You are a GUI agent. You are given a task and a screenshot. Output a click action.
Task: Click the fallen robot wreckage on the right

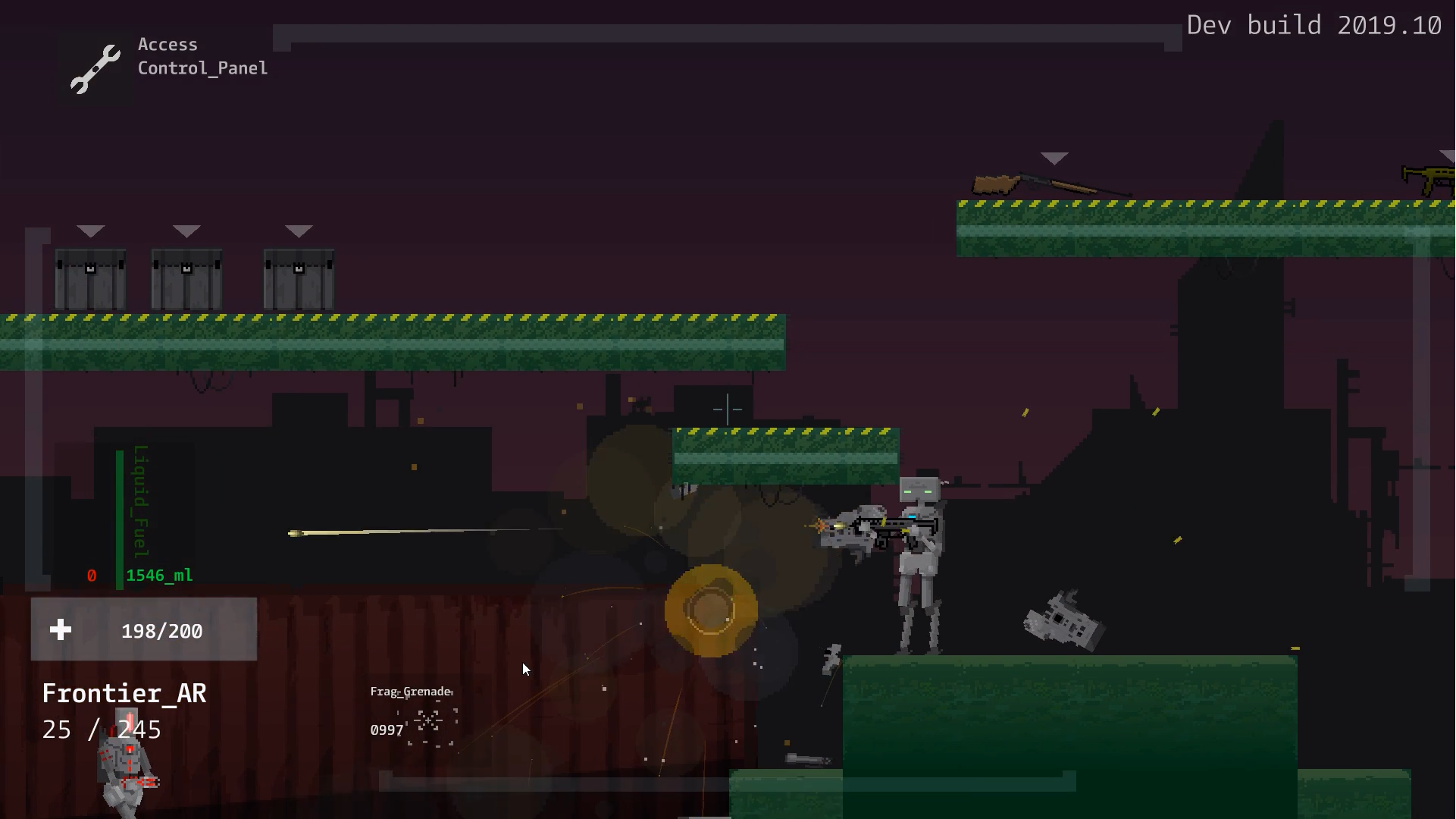click(1061, 622)
